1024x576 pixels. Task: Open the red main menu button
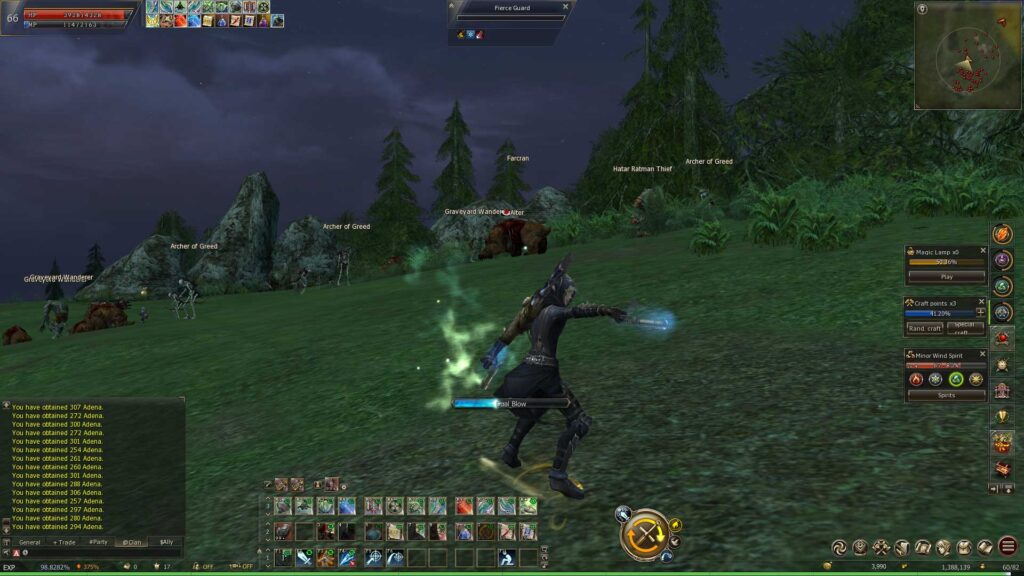point(1007,546)
